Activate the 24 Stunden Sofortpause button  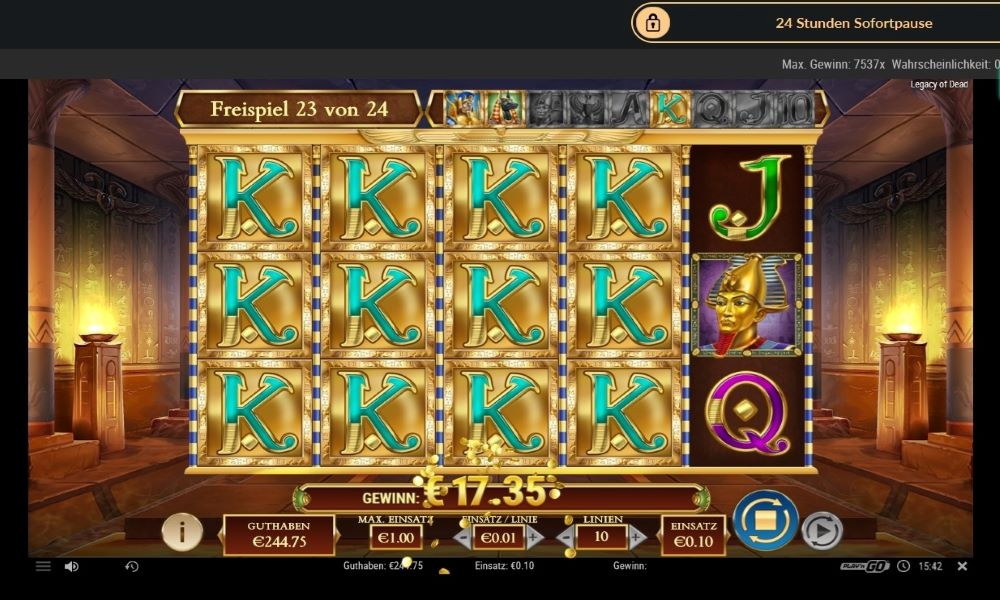(815, 23)
